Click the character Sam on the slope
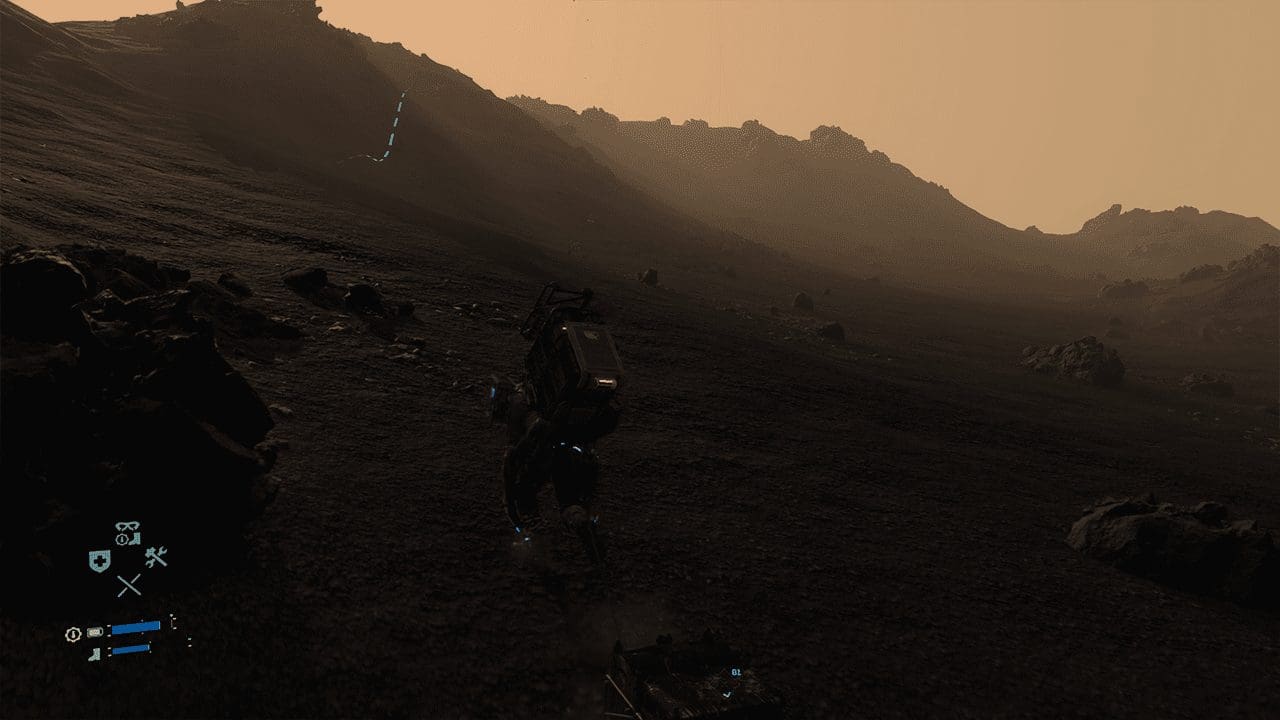The width and height of the screenshot is (1280, 720). pos(558,465)
